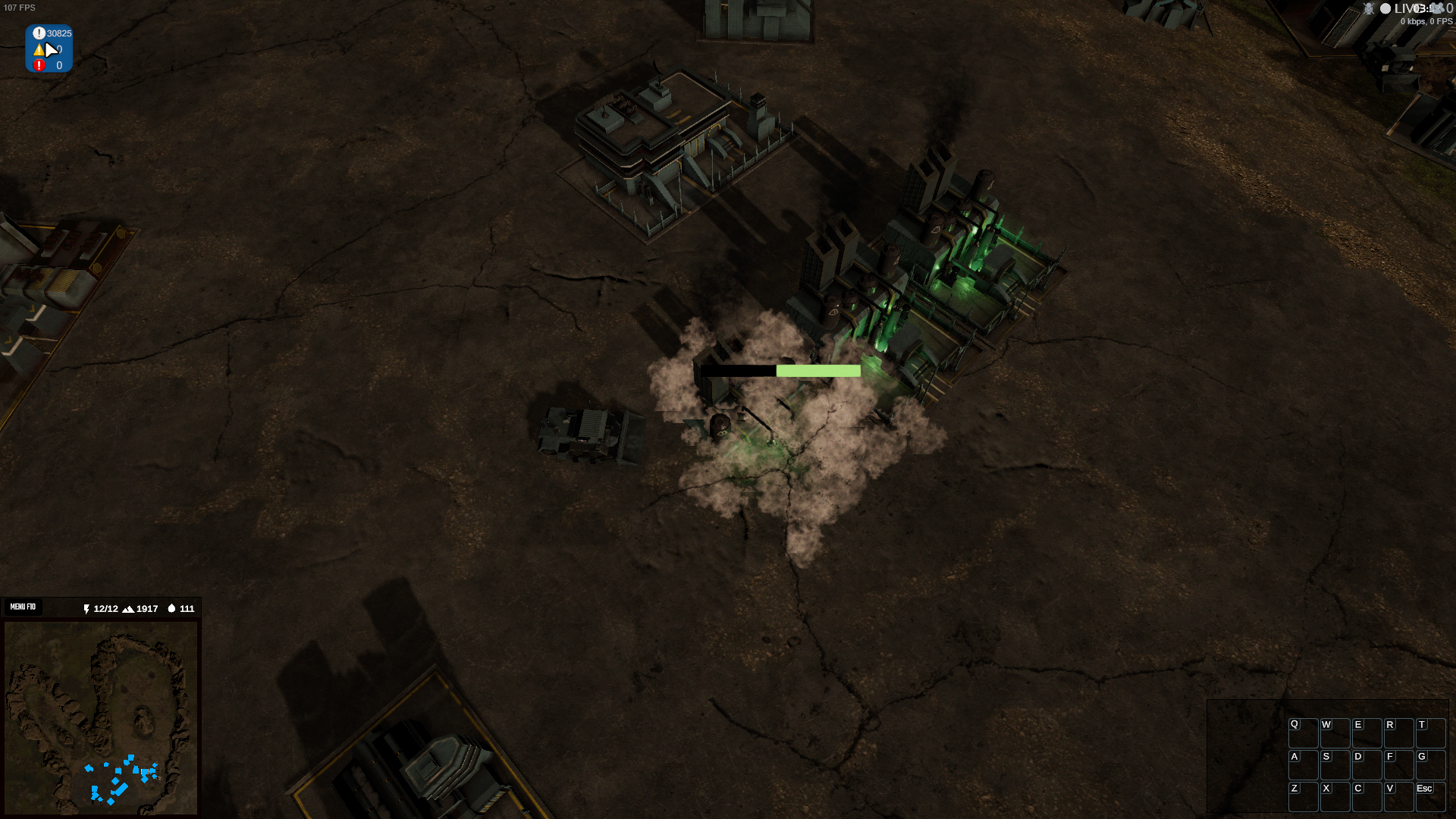Select the energy bolt resource icon
Screen dimensions: 1456x819
[85, 609]
